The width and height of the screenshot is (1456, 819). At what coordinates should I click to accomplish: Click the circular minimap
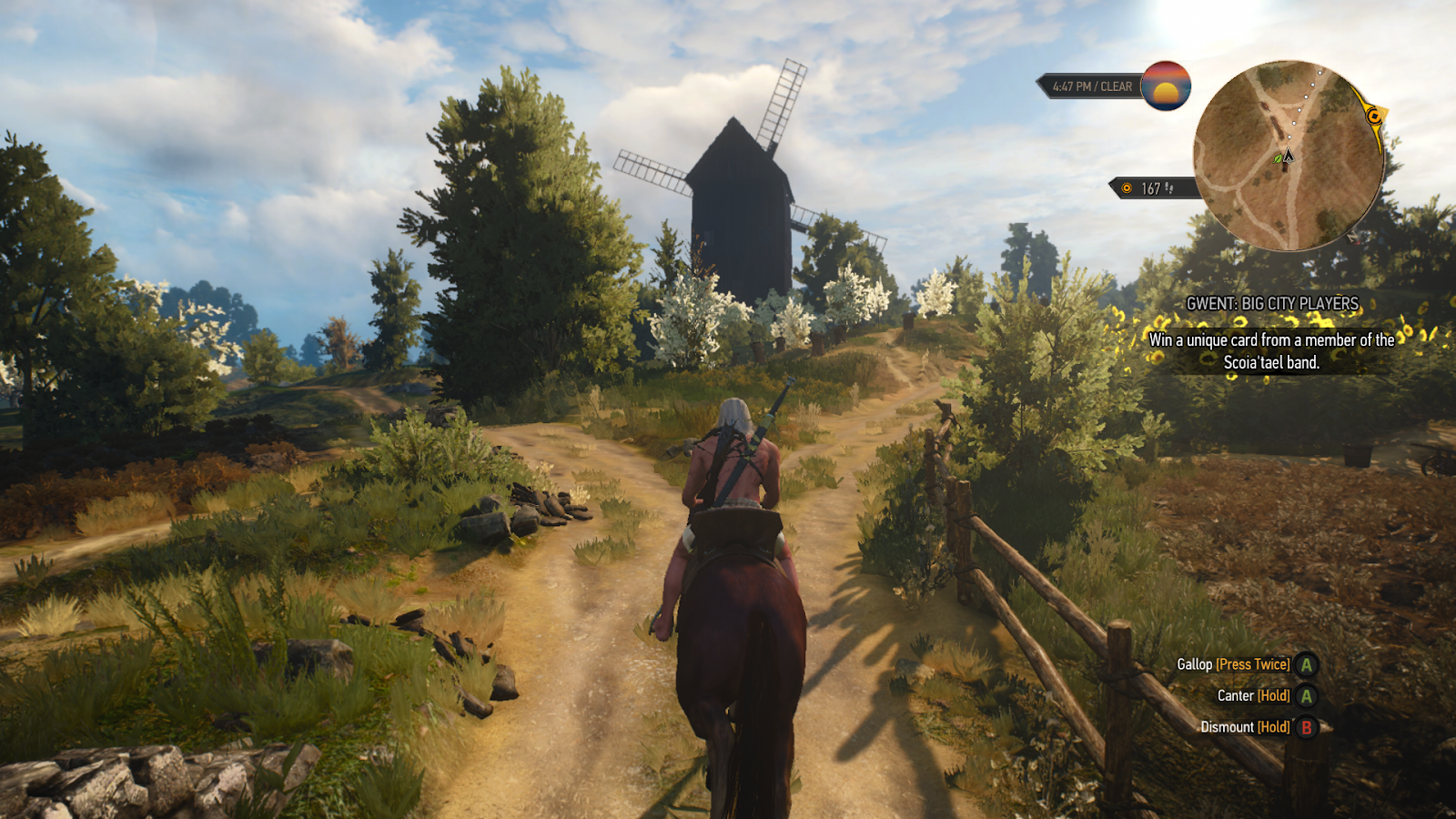point(1288,157)
